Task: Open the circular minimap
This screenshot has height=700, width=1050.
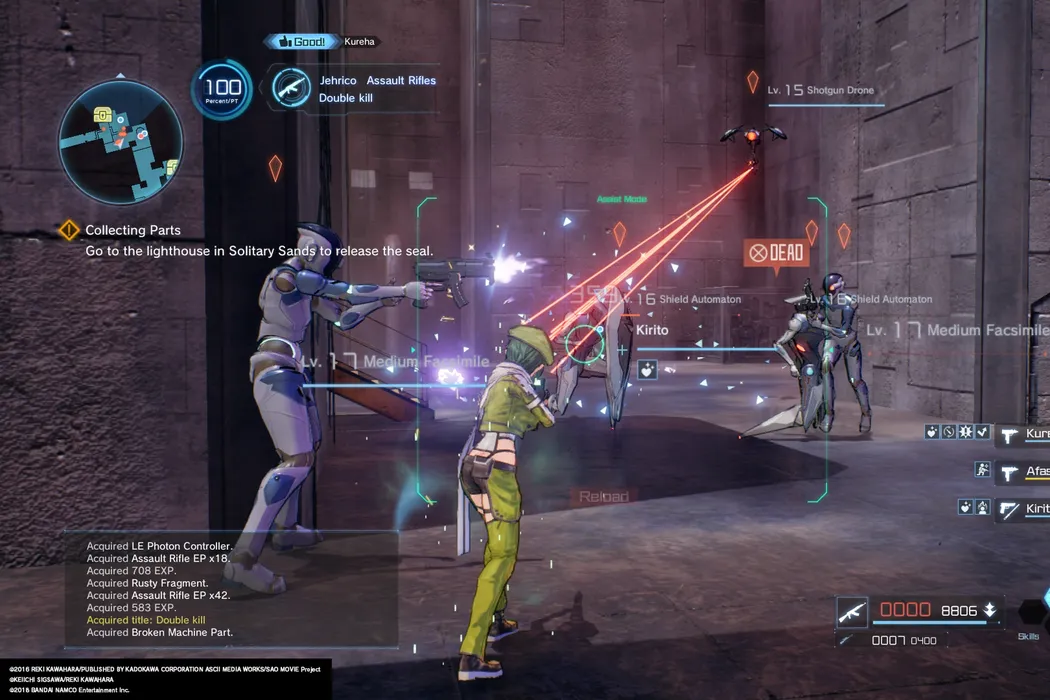Action: tap(120, 142)
